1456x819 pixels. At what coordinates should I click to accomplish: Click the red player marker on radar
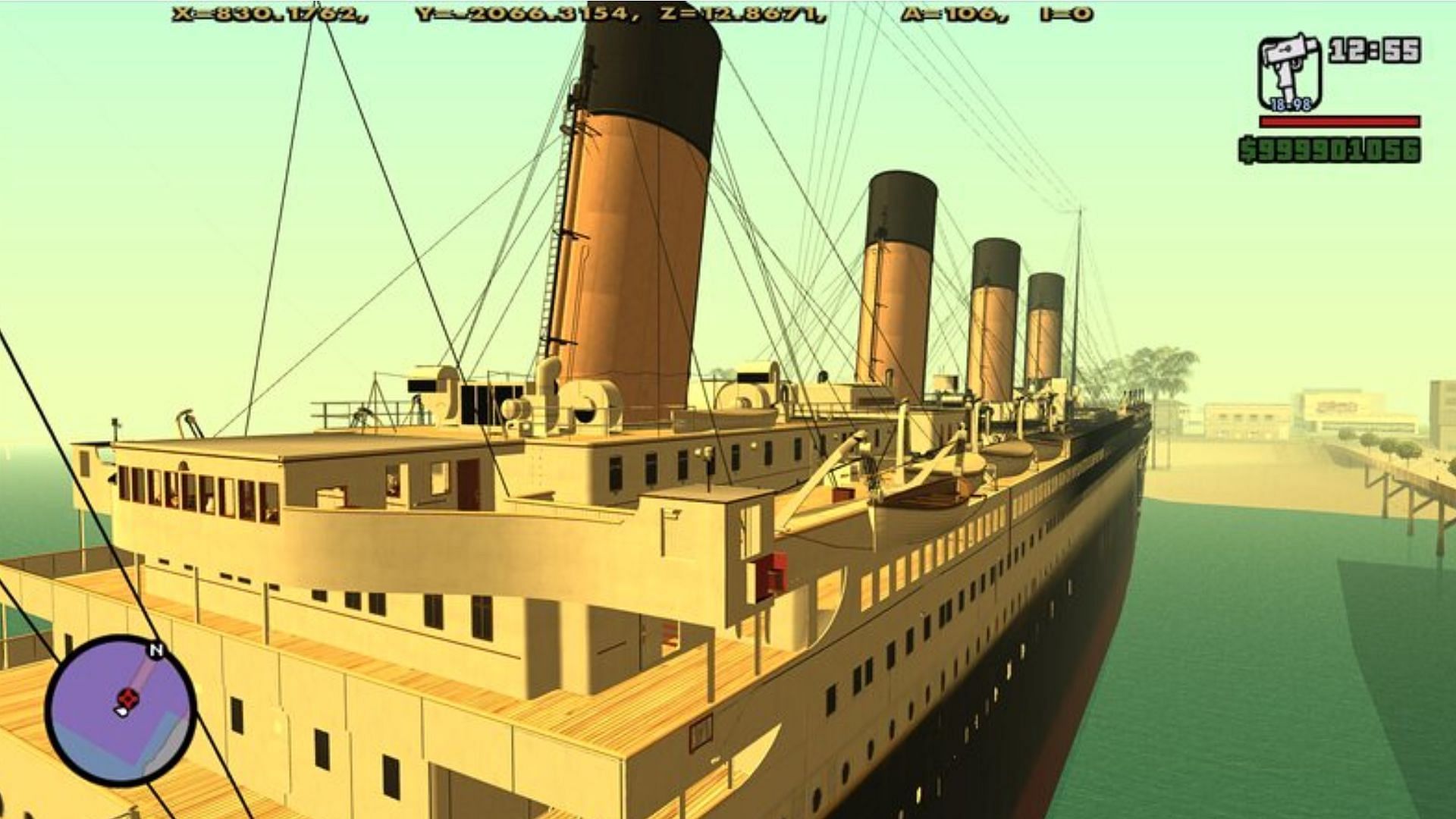click(x=128, y=698)
